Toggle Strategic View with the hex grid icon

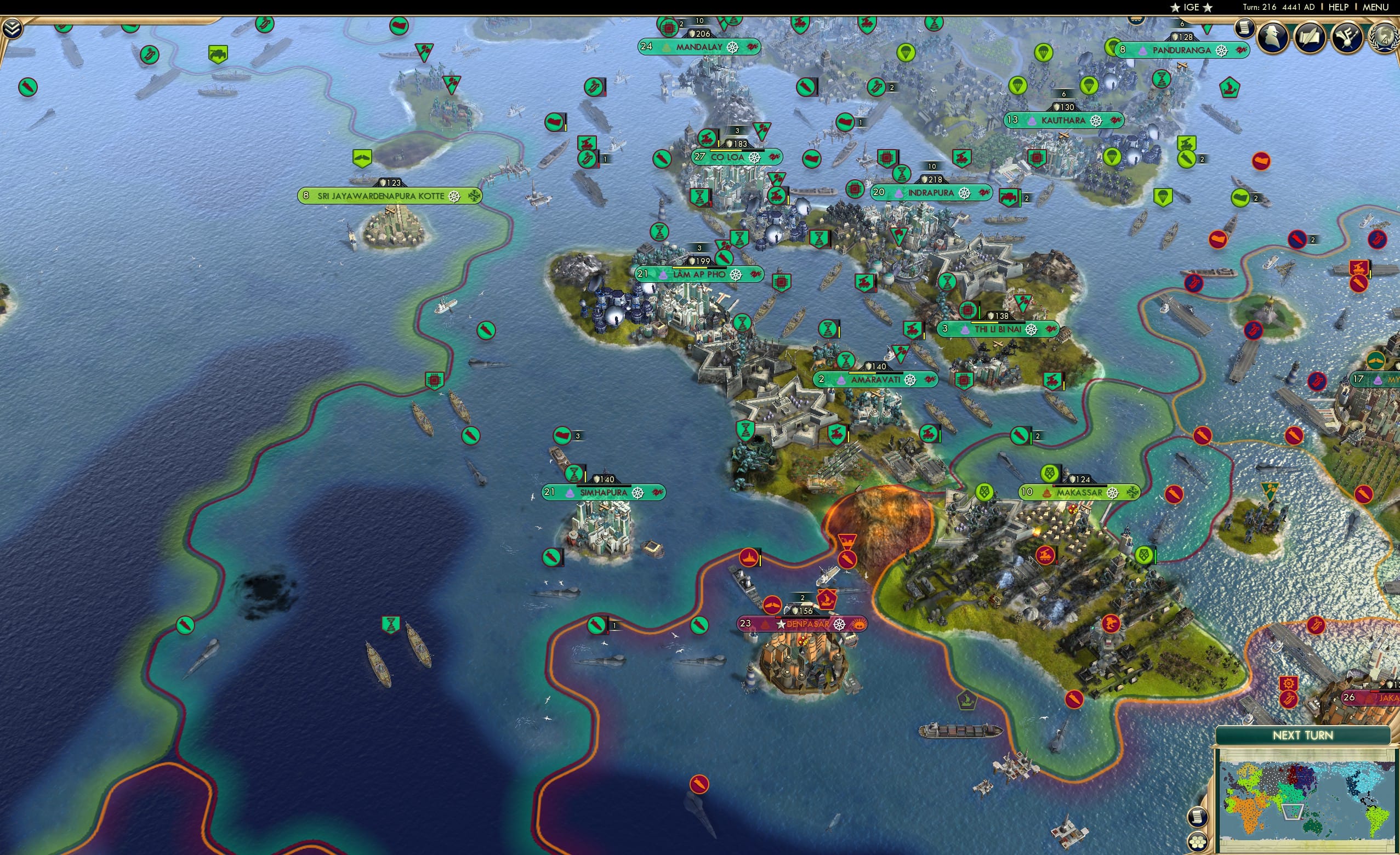point(1197,842)
